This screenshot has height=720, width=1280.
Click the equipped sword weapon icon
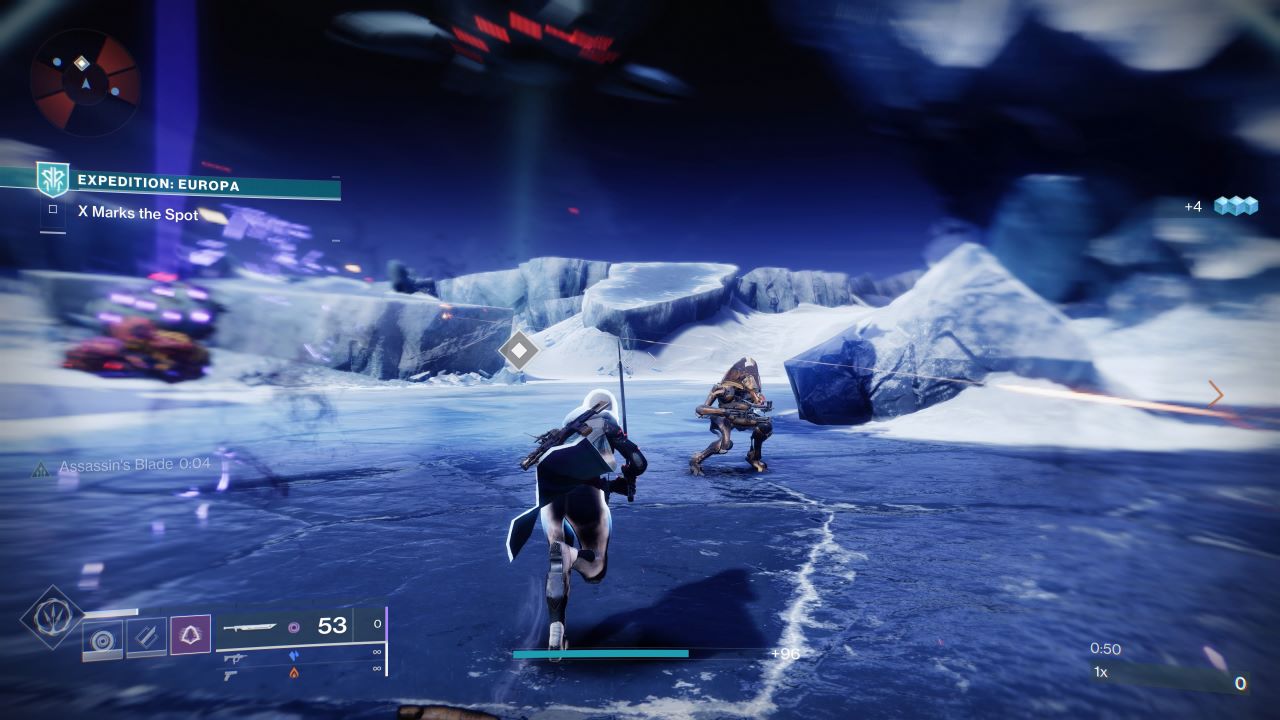pos(249,628)
